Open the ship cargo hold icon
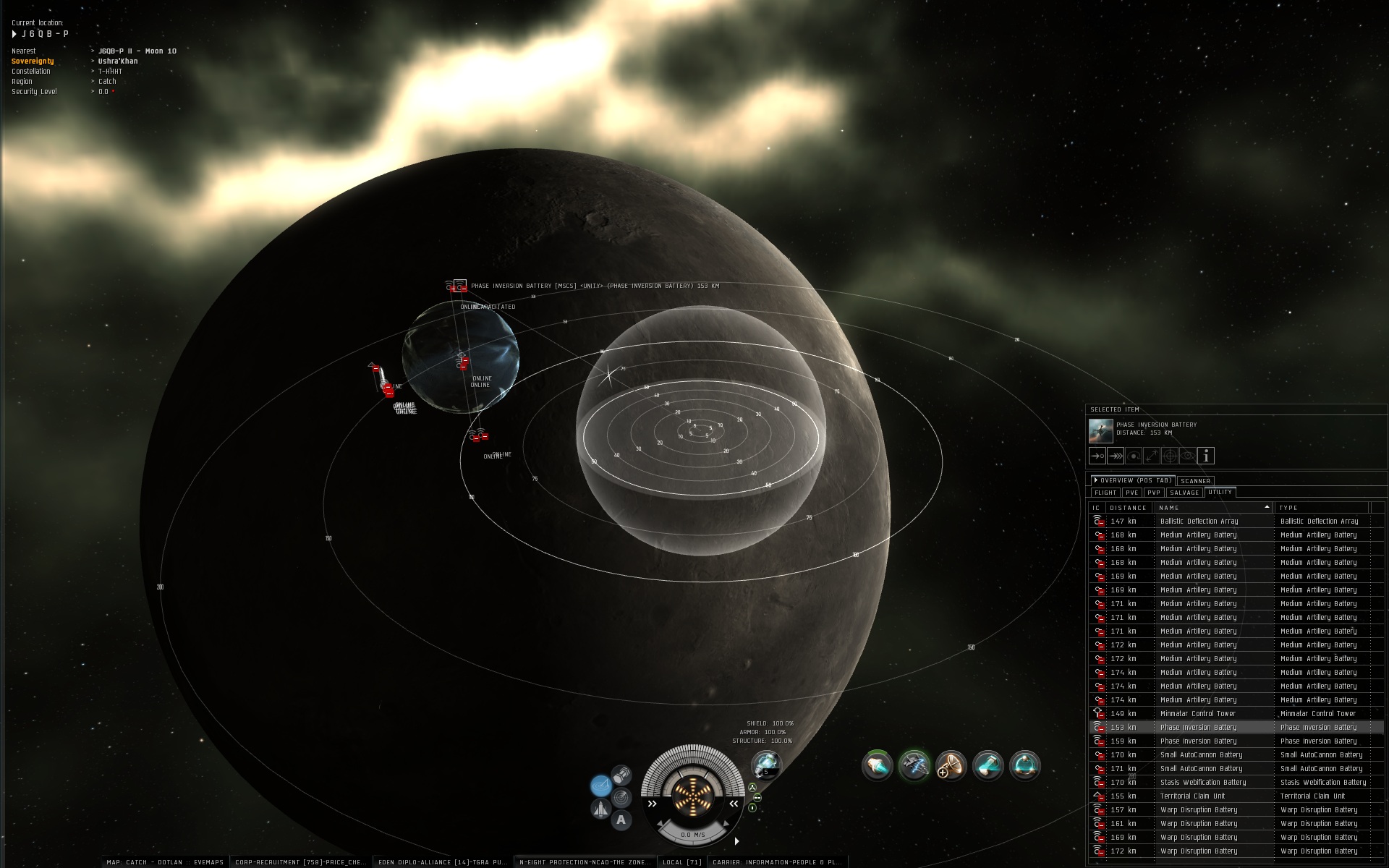 pos(621,775)
